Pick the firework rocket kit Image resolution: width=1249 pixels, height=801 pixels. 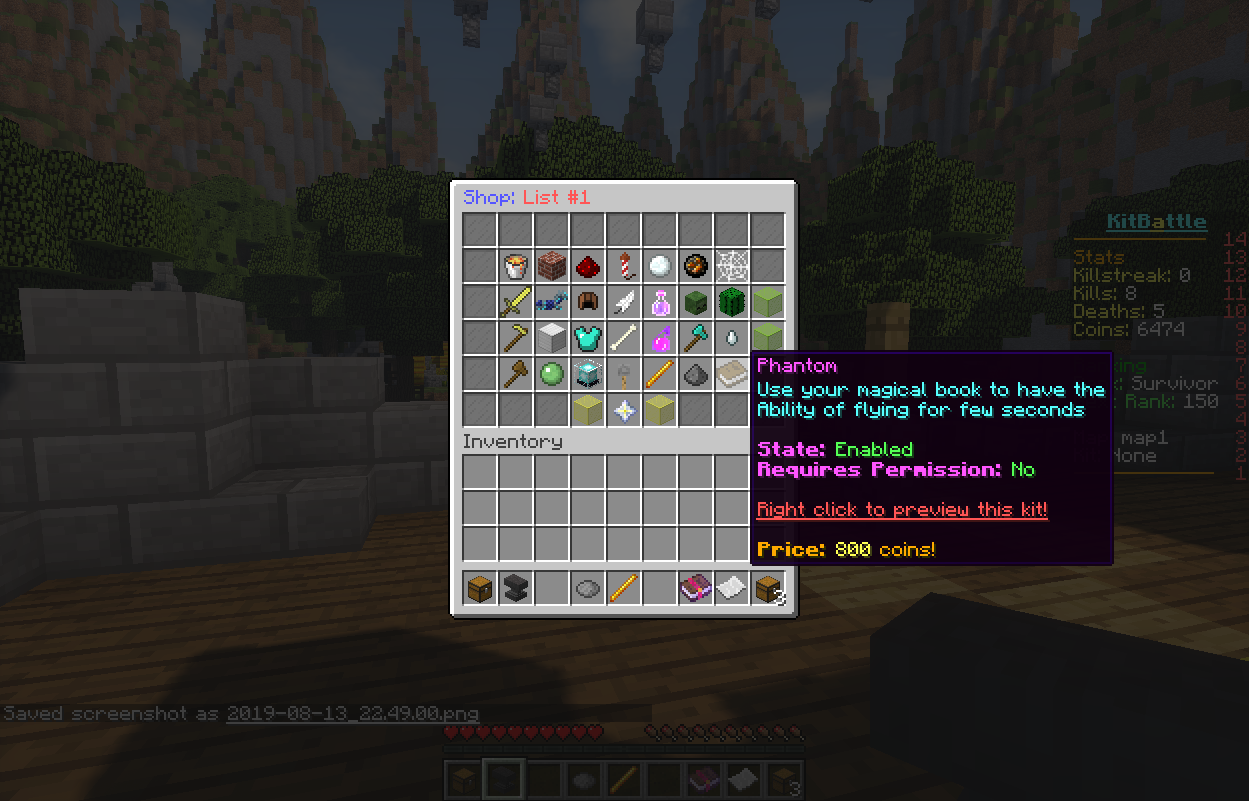pyautogui.click(x=624, y=266)
